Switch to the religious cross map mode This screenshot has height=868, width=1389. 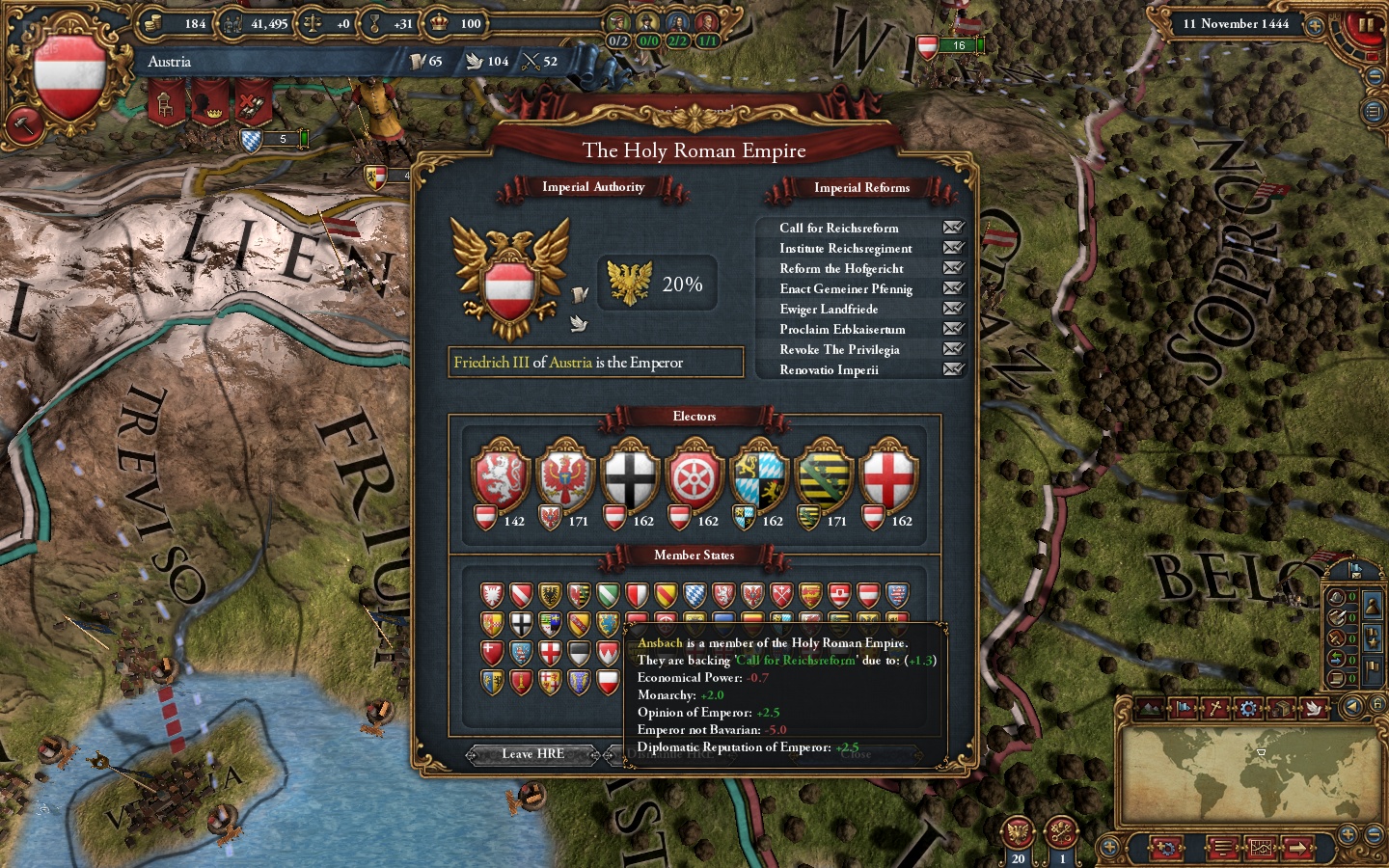1215,709
